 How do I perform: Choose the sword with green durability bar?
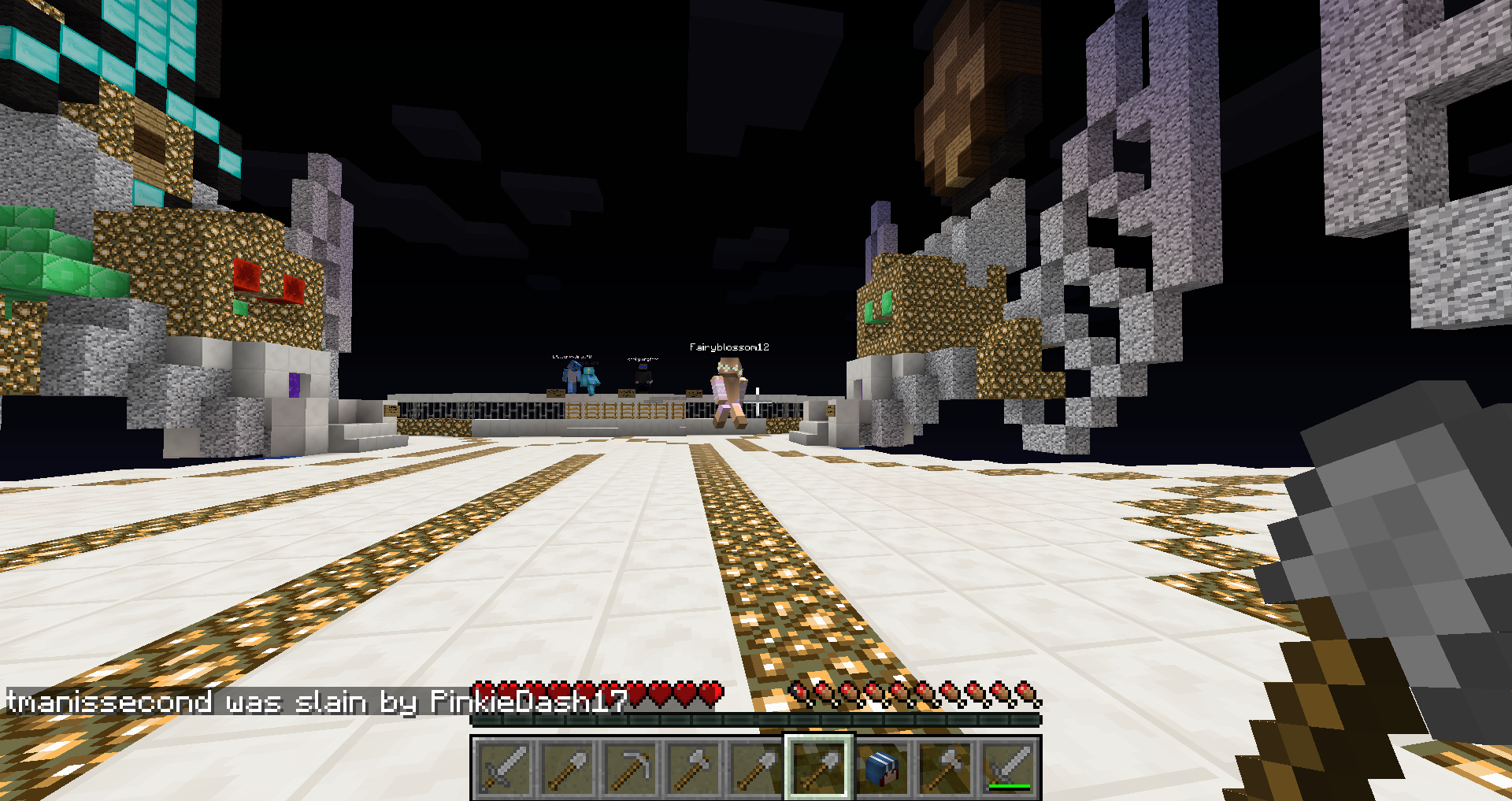pyautogui.click(x=1008, y=767)
